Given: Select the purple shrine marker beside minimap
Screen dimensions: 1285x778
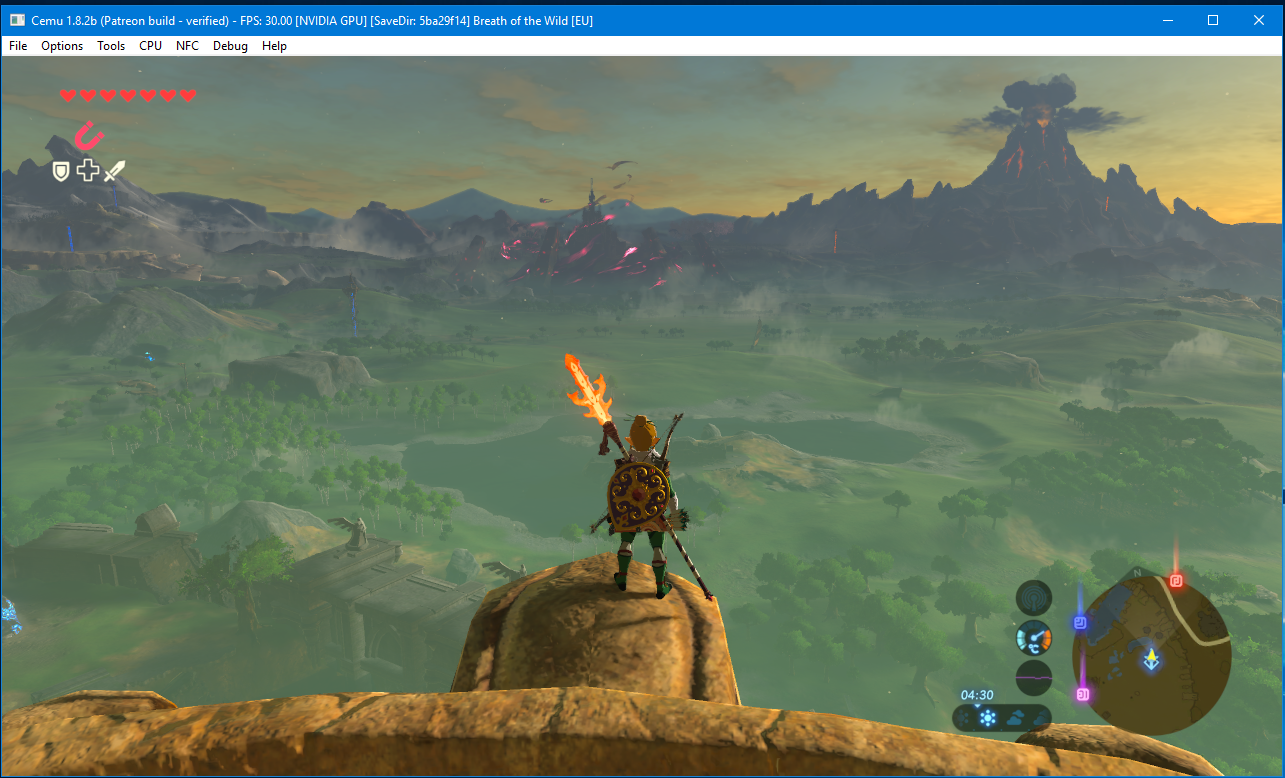Looking at the screenshot, I should point(1082,693).
